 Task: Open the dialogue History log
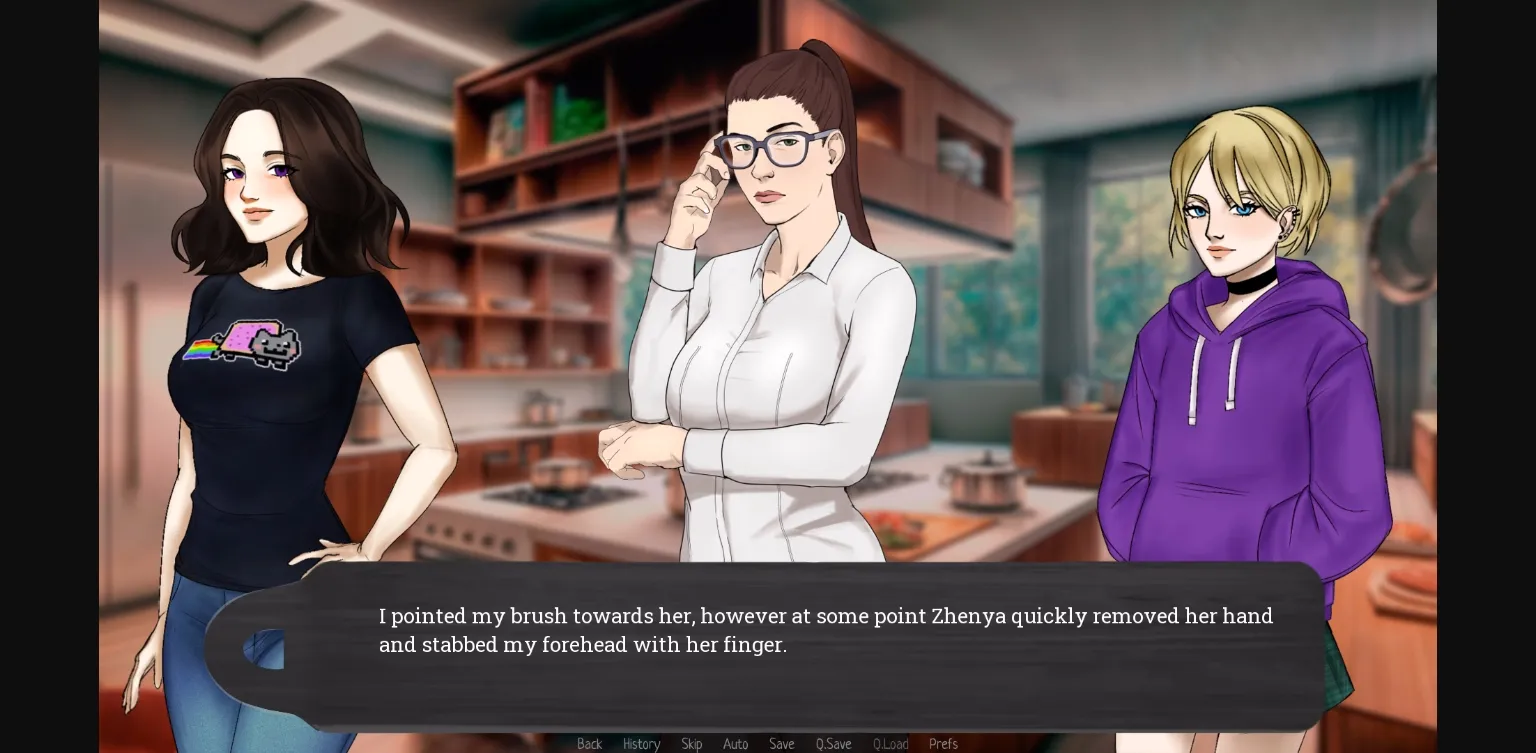[x=642, y=744]
